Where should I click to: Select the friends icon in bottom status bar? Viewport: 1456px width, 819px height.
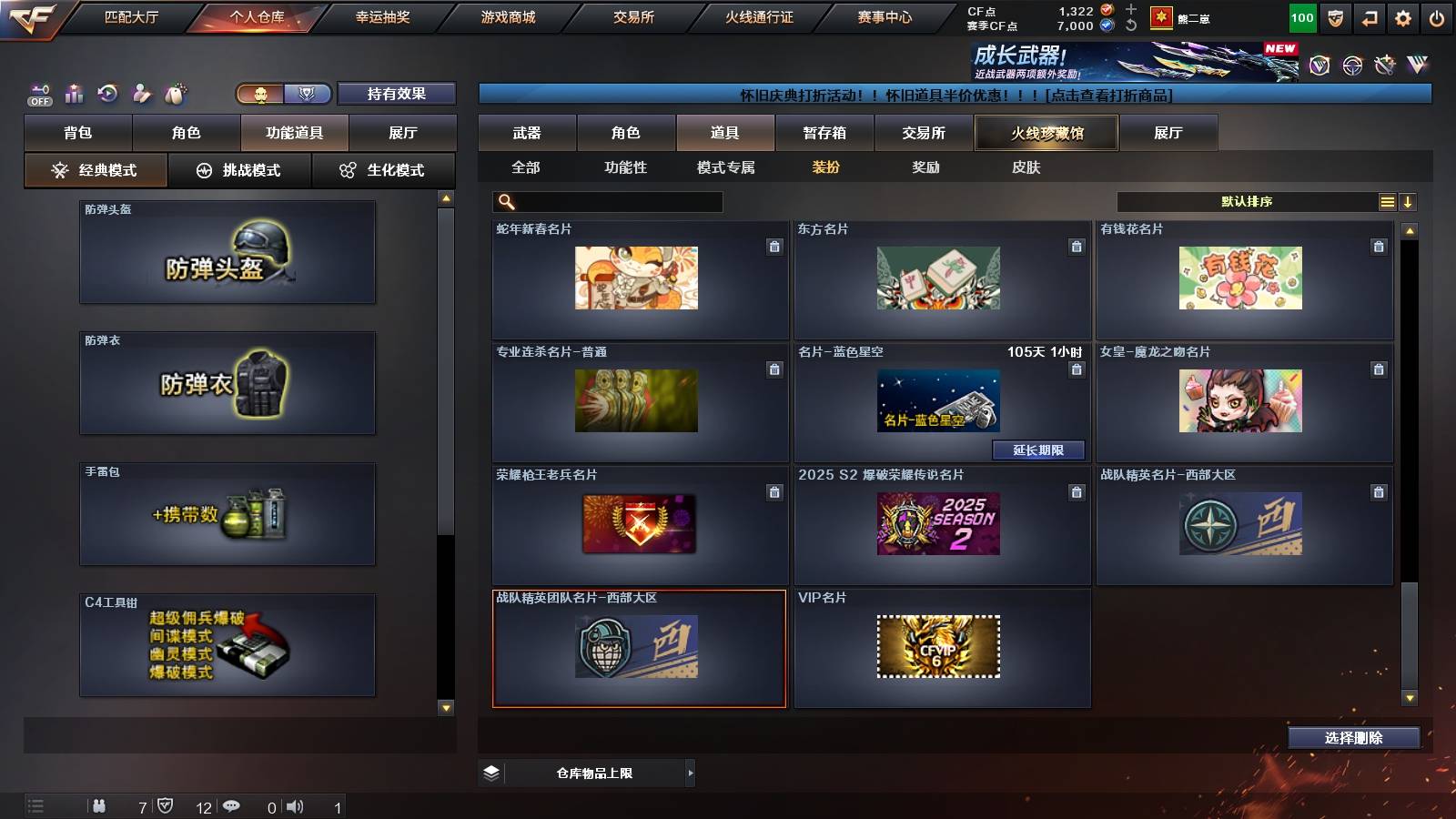[100, 804]
